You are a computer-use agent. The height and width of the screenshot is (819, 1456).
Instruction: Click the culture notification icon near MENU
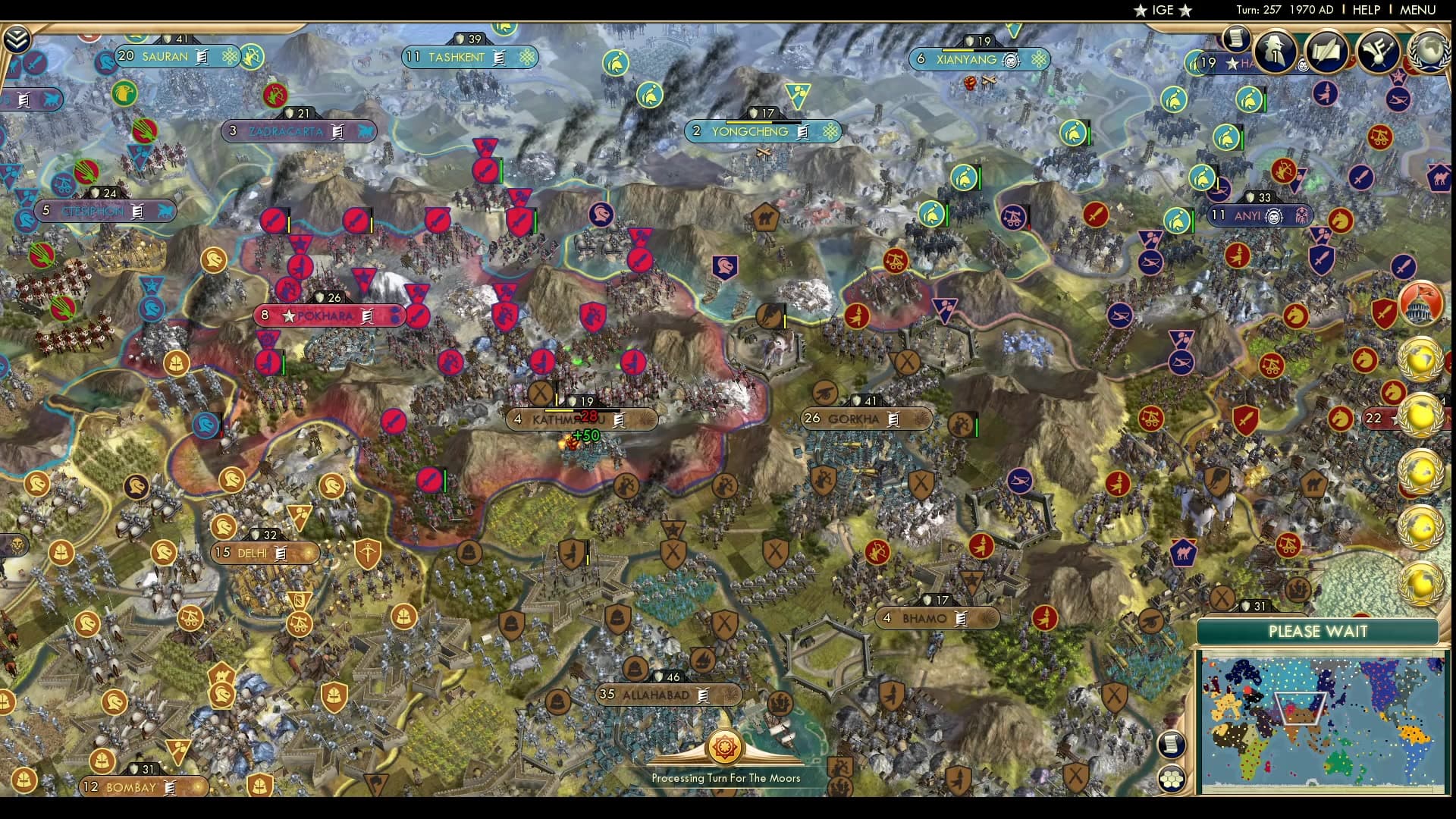coord(1376,50)
